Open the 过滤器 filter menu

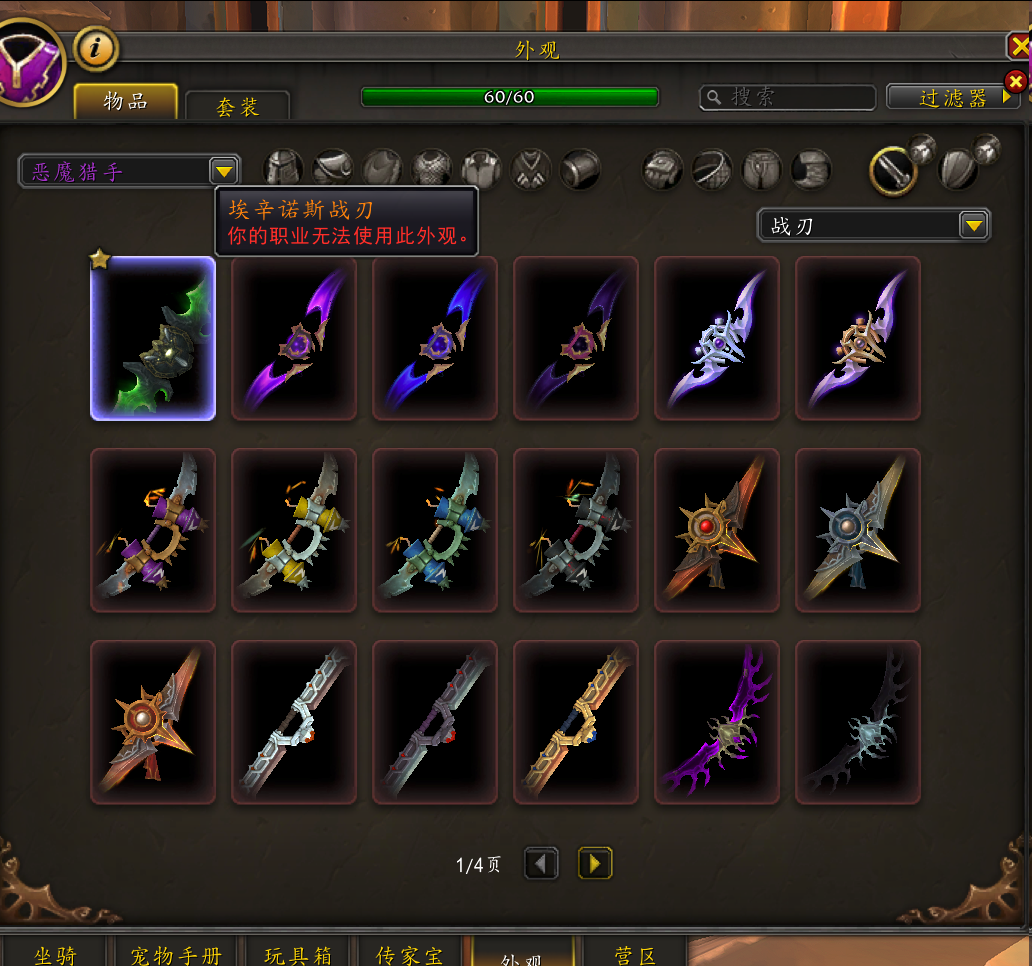point(953,97)
